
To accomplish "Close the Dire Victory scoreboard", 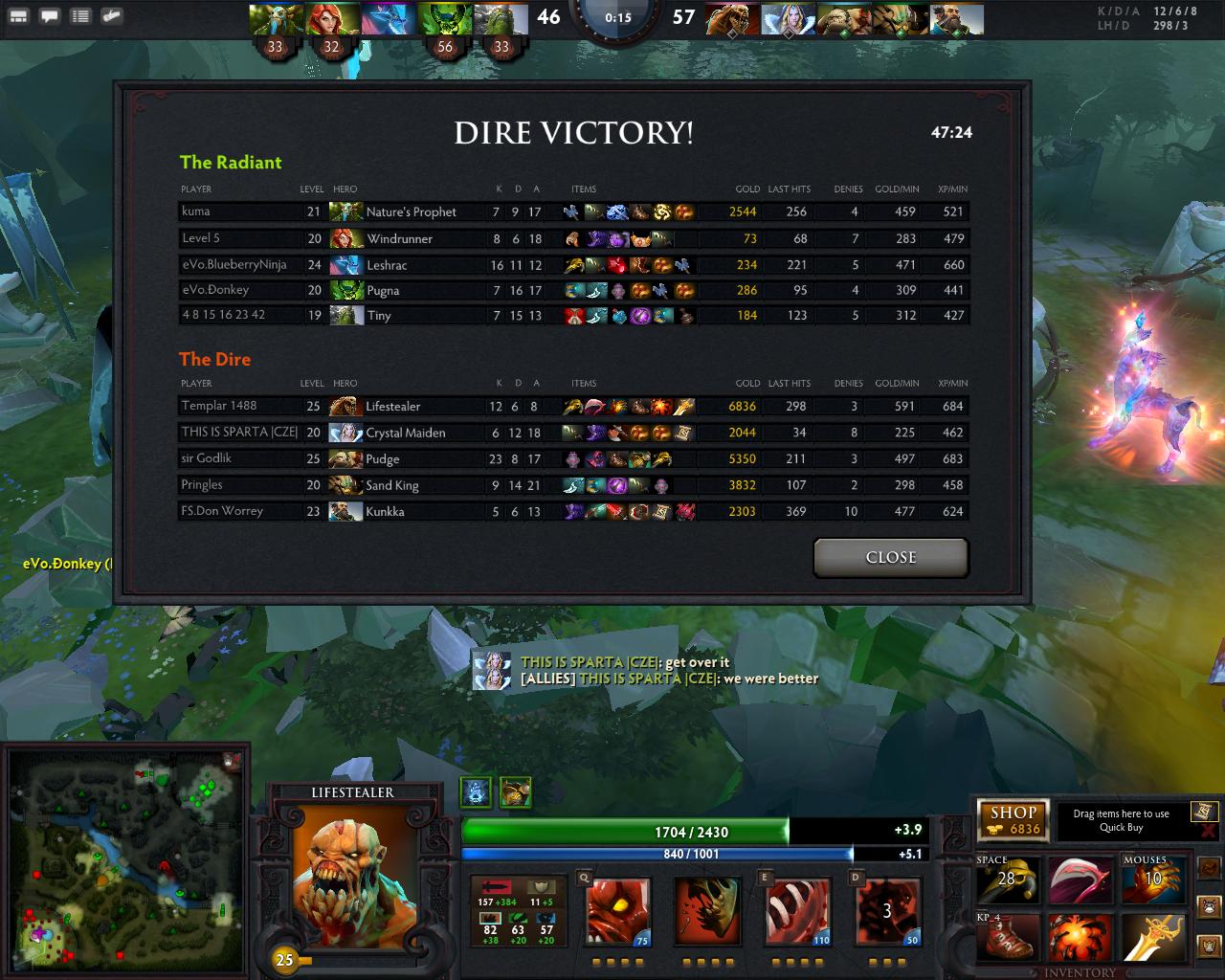I will (x=890, y=557).
